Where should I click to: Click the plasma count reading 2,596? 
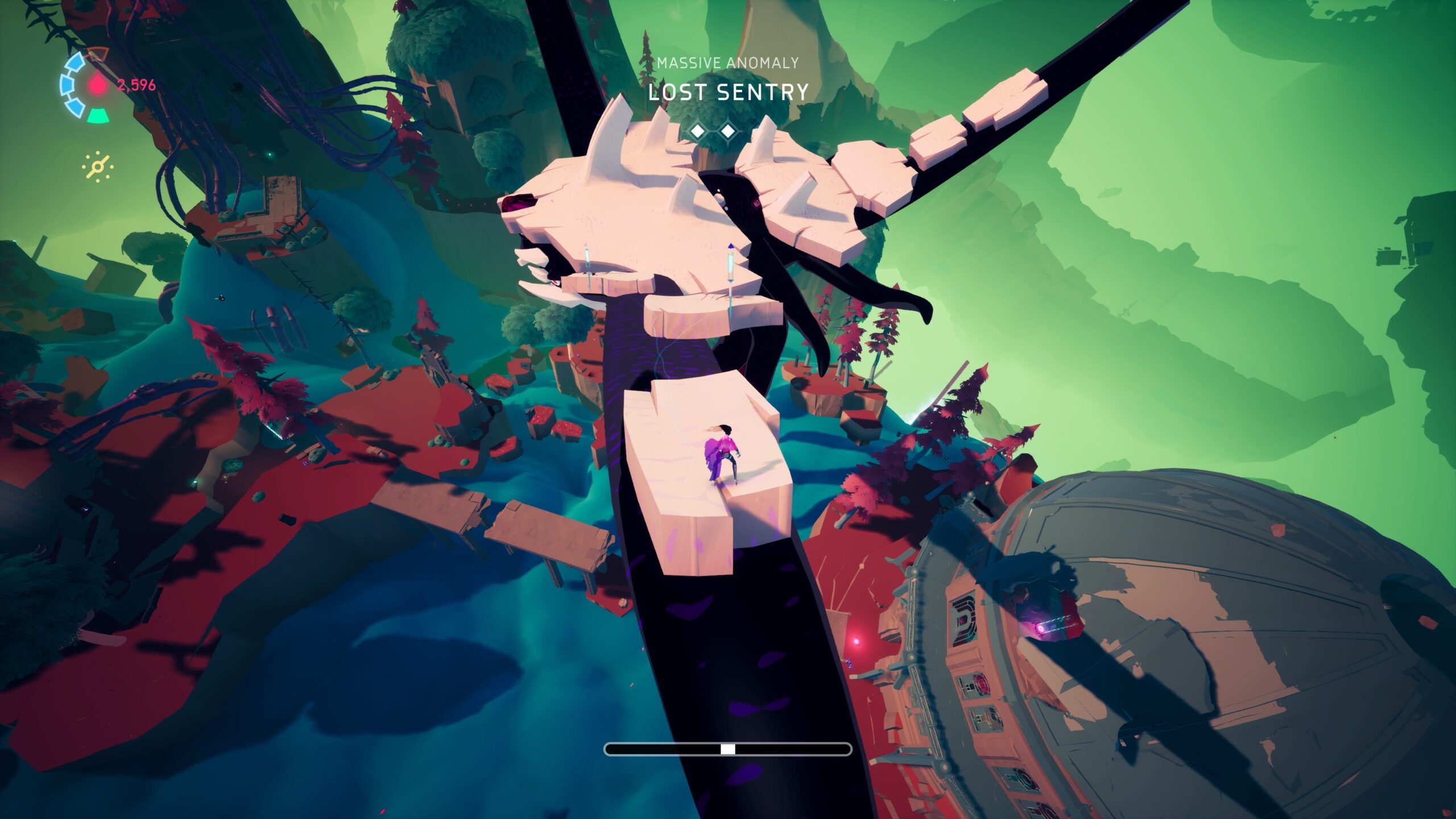point(136,85)
